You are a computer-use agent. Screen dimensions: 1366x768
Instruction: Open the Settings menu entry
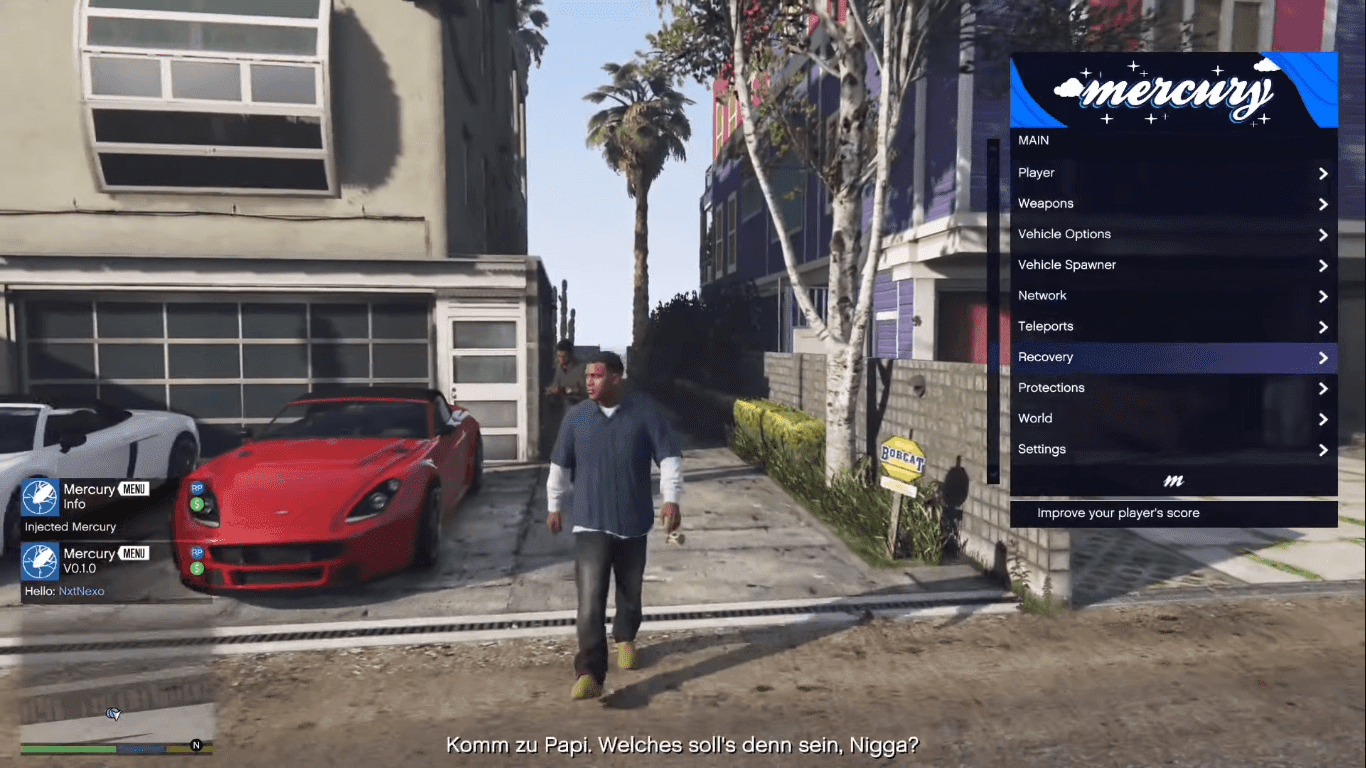tap(1041, 449)
